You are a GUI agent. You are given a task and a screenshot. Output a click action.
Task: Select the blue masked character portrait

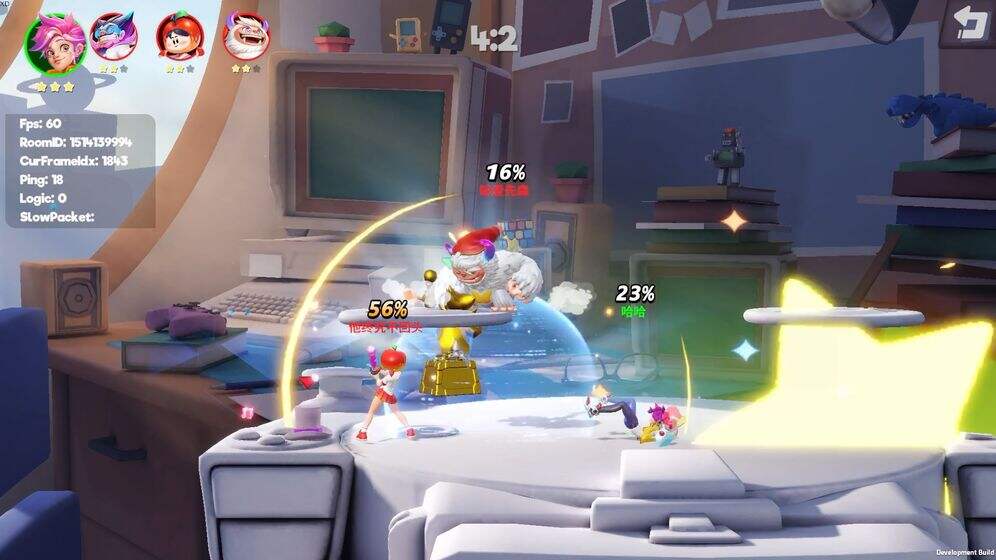pos(114,36)
